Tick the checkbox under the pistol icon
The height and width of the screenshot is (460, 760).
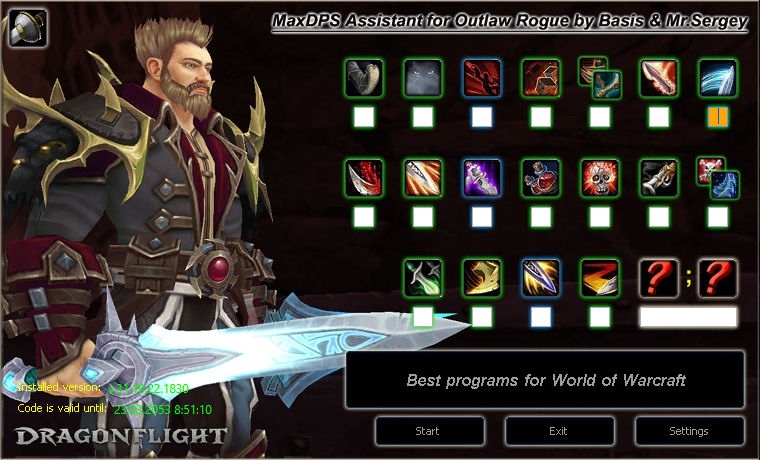(x=659, y=217)
